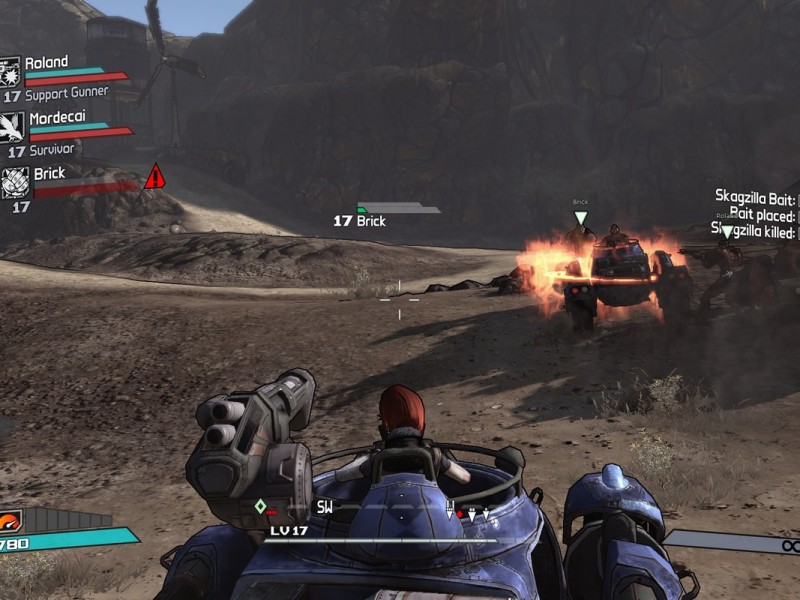Open the Skagzilla Bait objective tracker
Image resolution: width=800 pixels, height=600 pixels.
755,197
